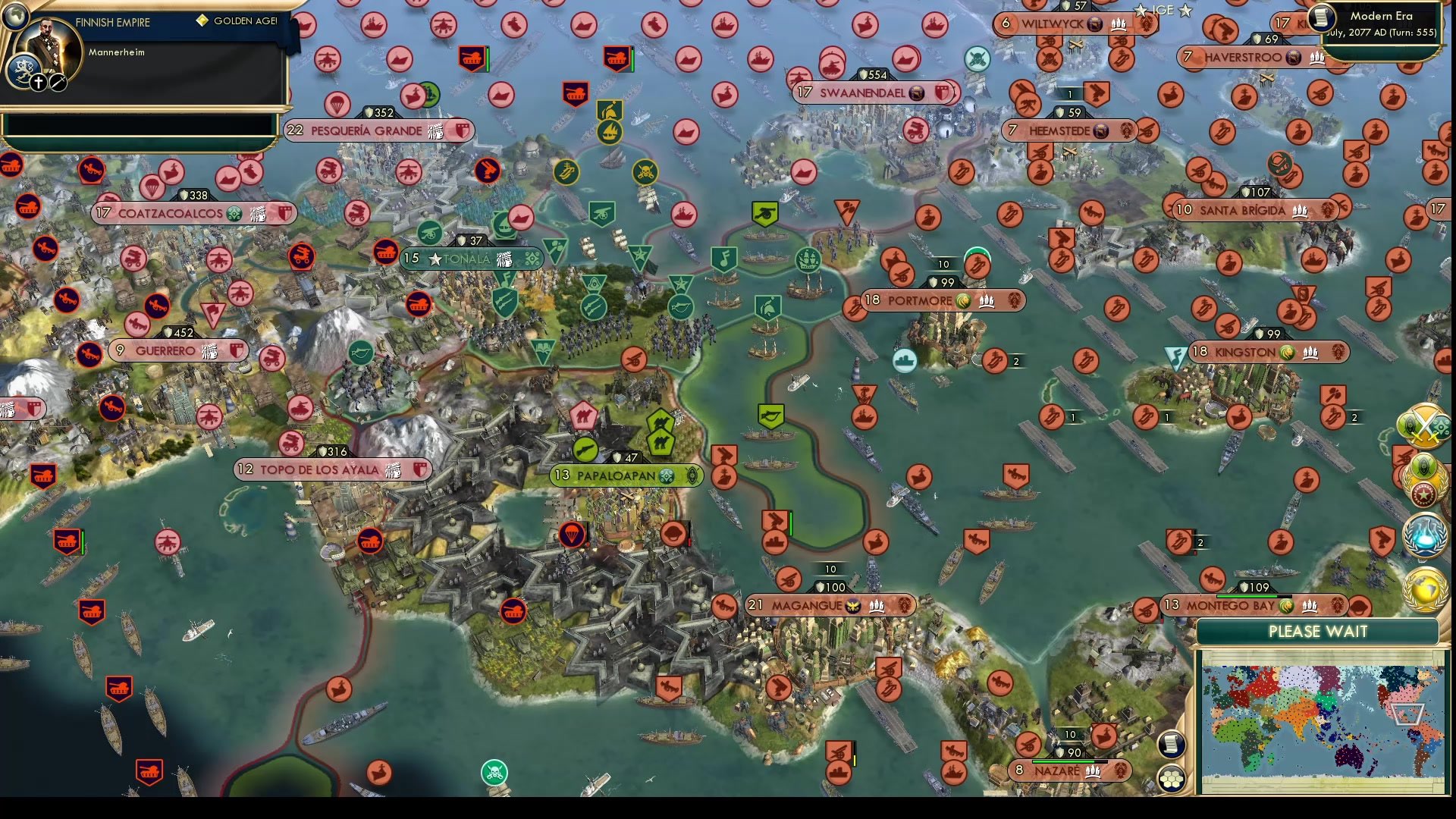Screen dimensions: 1456x819
Task: Select the Swaanendael city banner
Action: tap(864, 93)
